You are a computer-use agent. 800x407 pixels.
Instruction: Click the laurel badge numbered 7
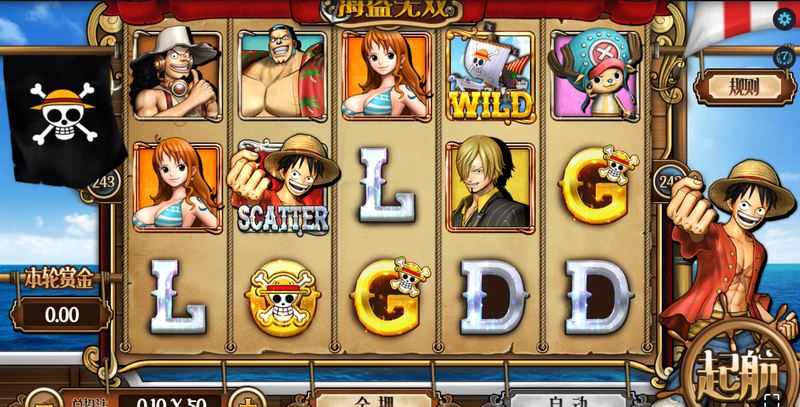[x=785, y=56]
